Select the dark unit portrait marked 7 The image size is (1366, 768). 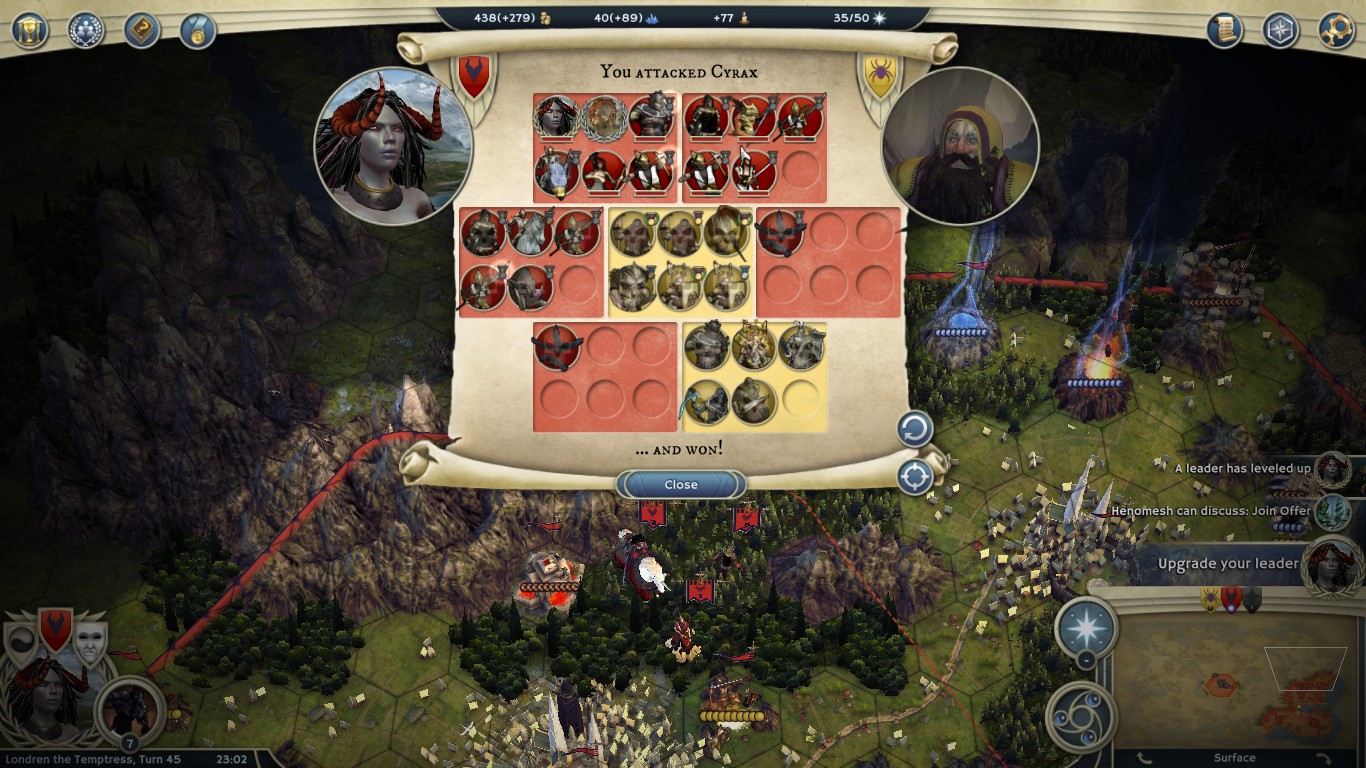[x=129, y=708]
